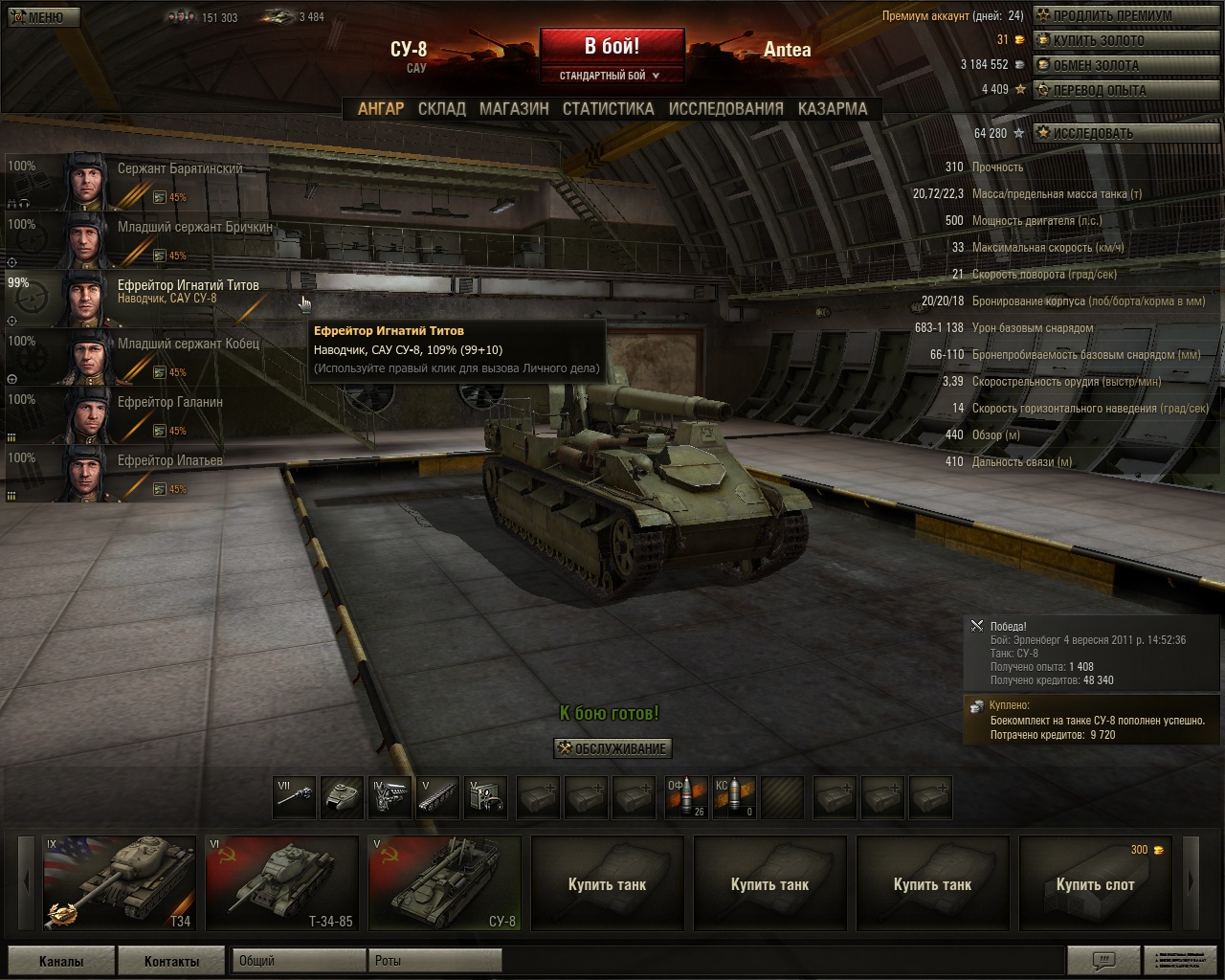Start the battle with the В бой! button
The width and height of the screenshot is (1225, 980).
point(612,47)
